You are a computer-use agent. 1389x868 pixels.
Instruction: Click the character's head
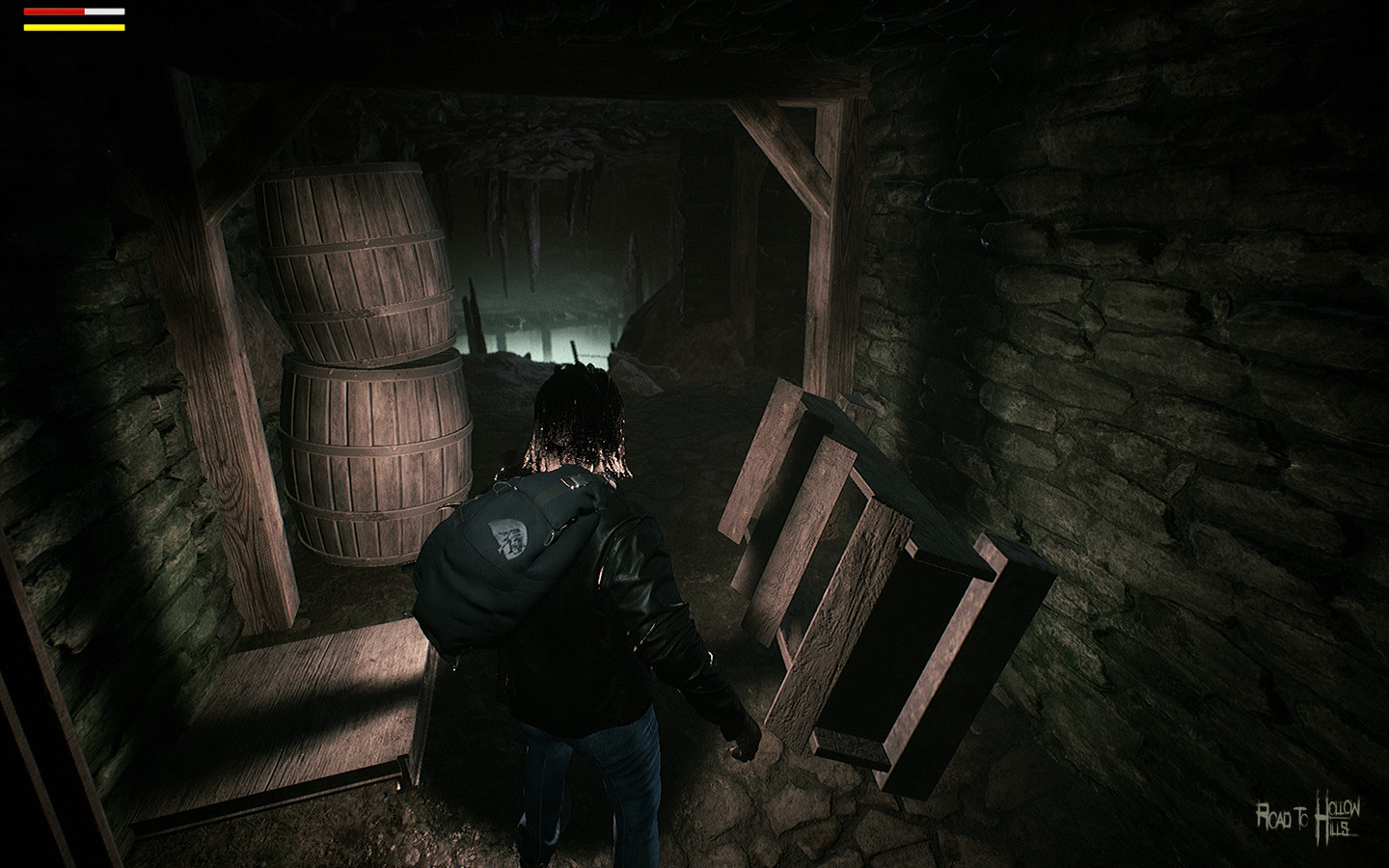pyautogui.click(x=574, y=415)
